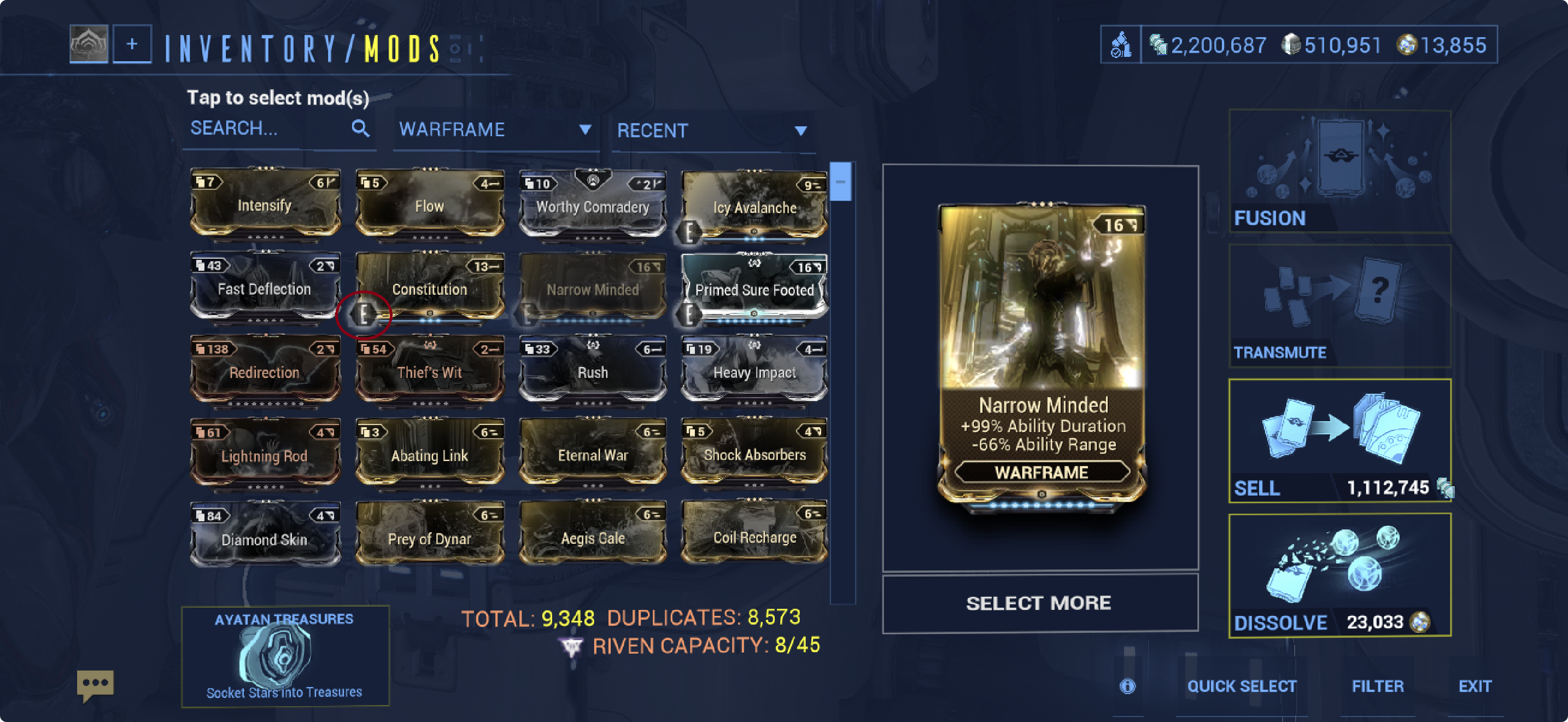
Task: Dissolve the selected mod into Endo
Action: pos(1339,575)
